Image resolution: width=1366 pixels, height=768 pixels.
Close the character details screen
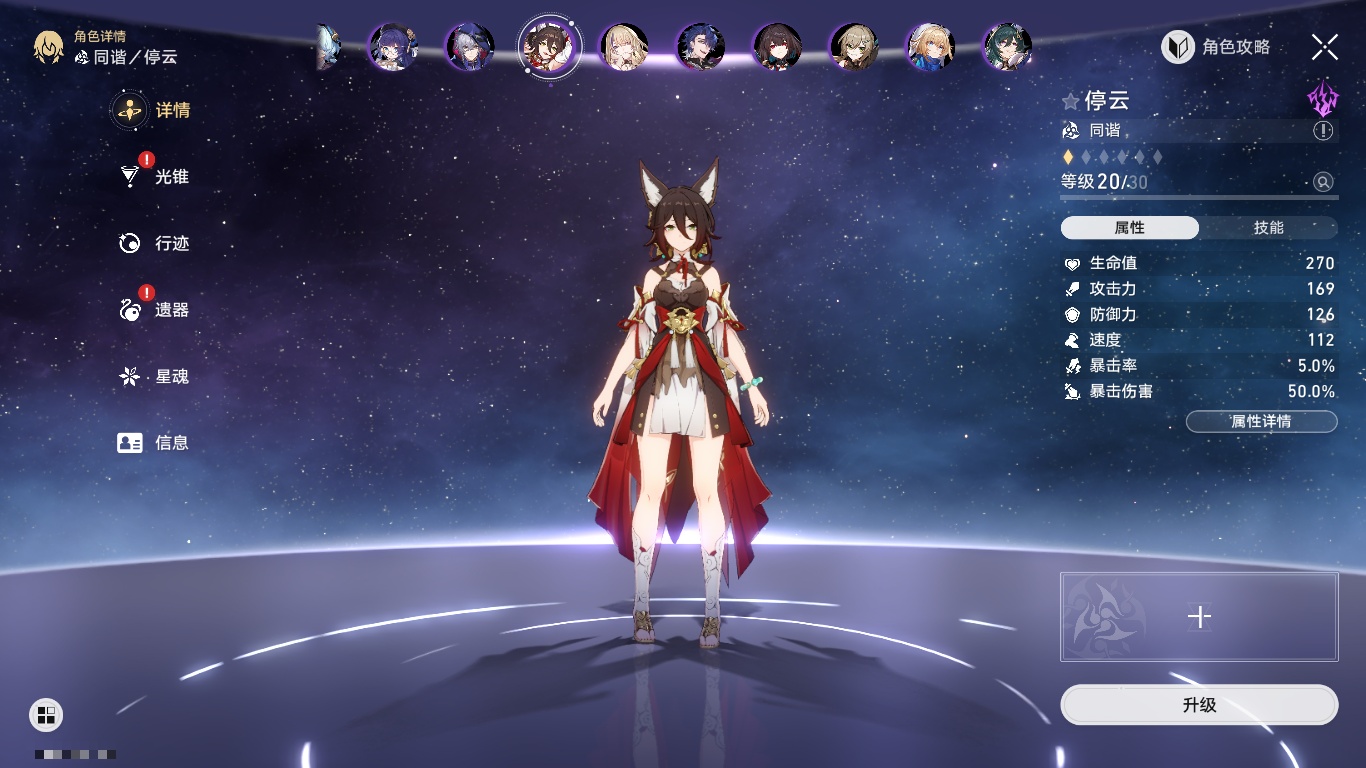[x=1324, y=47]
